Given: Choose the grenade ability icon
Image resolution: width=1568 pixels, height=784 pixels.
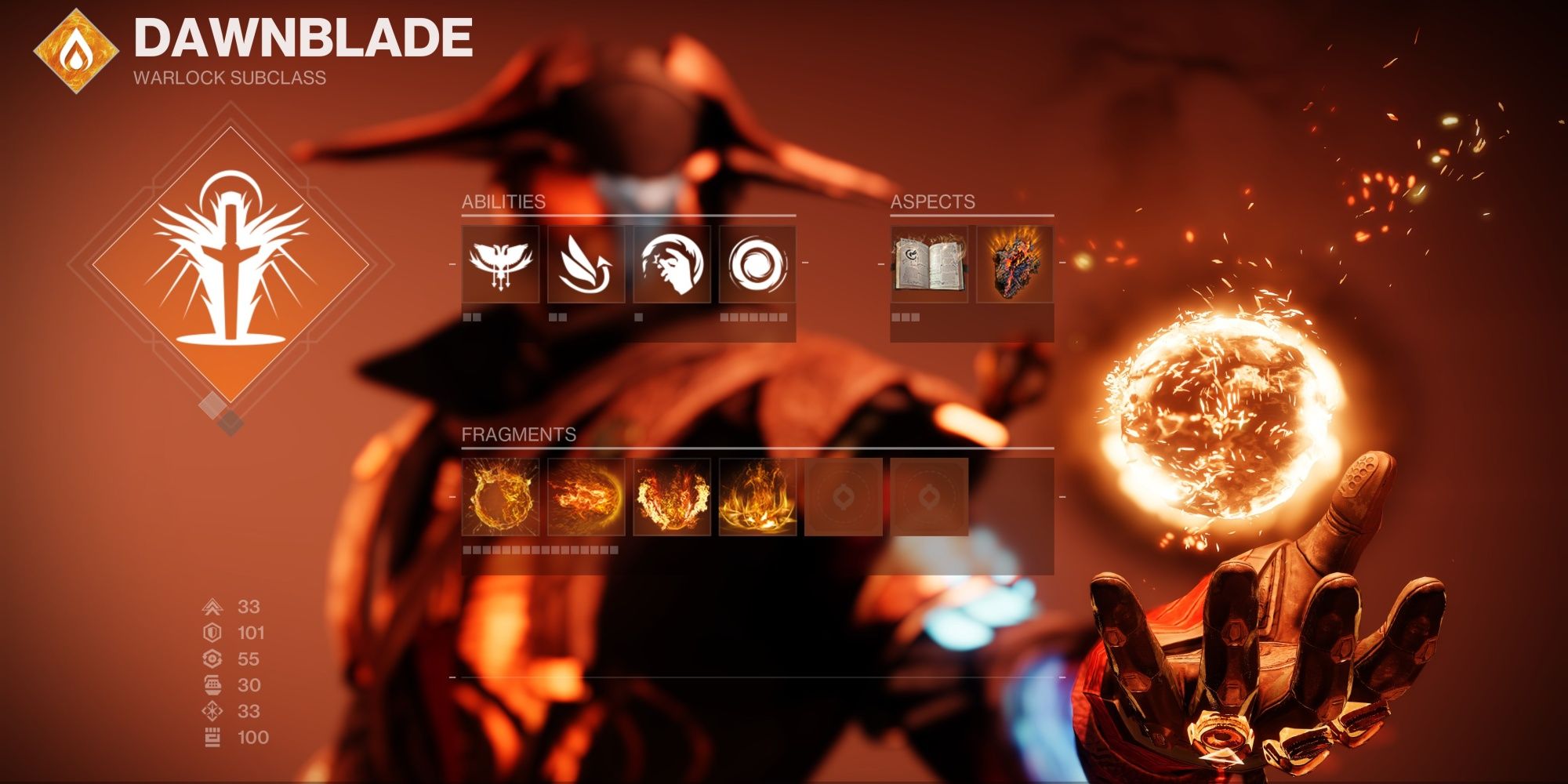Looking at the screenshot, I should coord(757,263).
